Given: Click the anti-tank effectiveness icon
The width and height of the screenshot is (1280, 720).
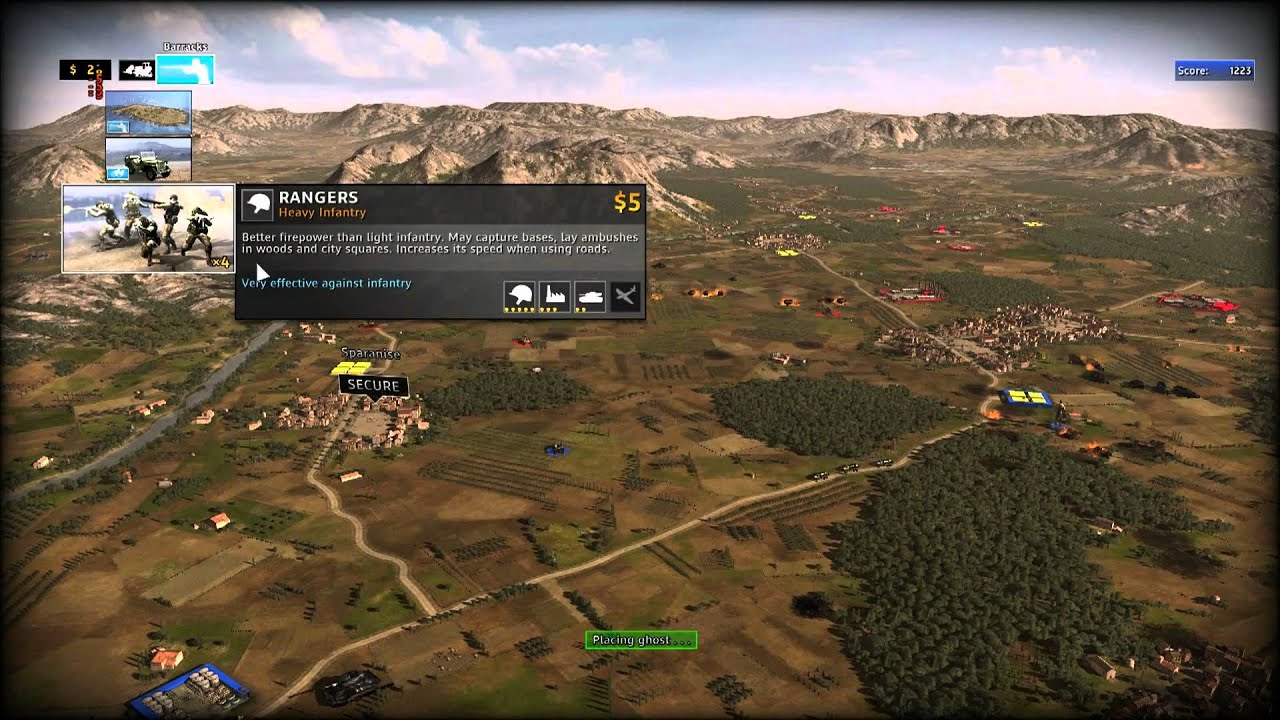Looking at the screenshot, I should [589, 296].
